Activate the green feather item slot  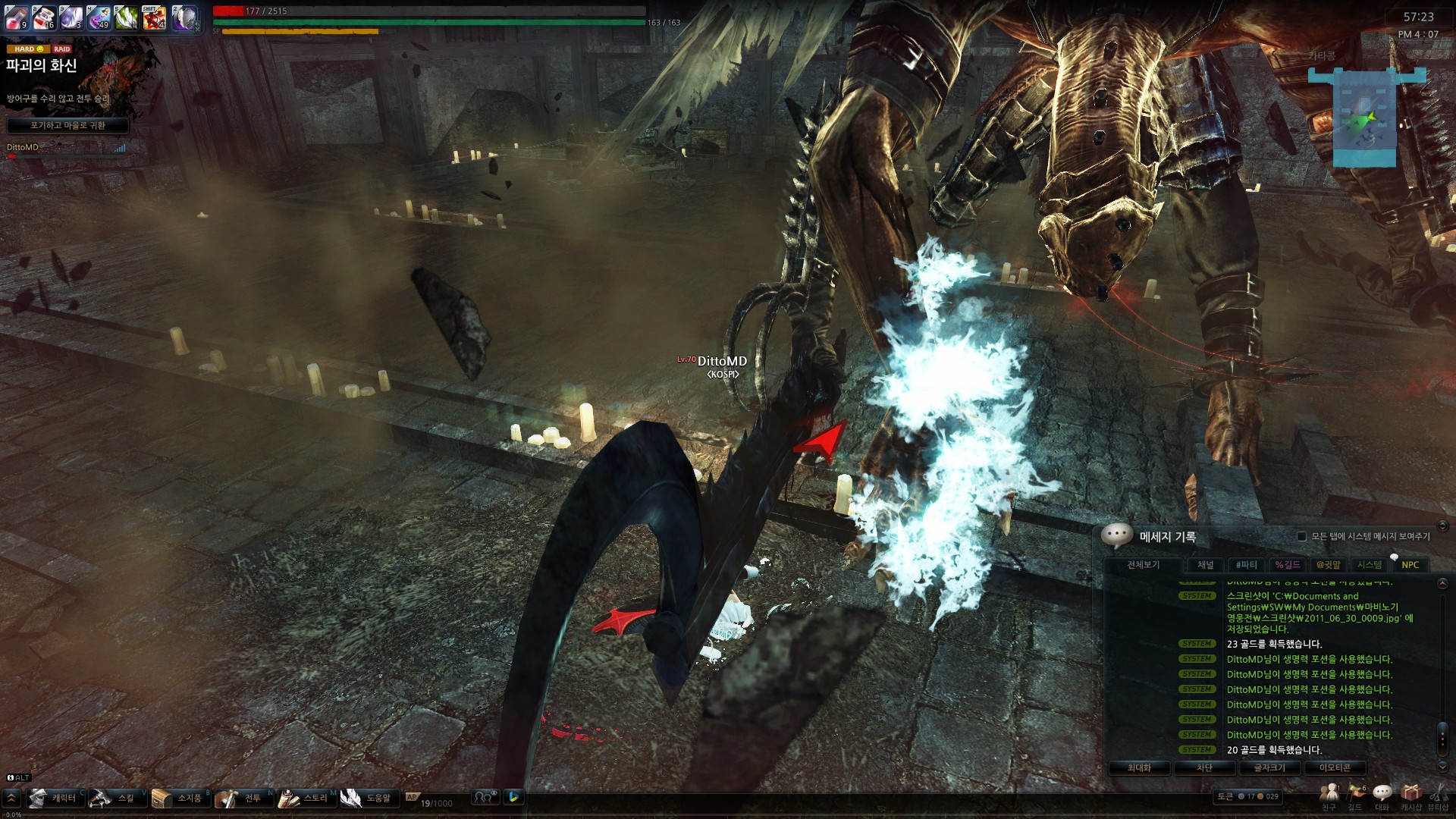[127, 17]
